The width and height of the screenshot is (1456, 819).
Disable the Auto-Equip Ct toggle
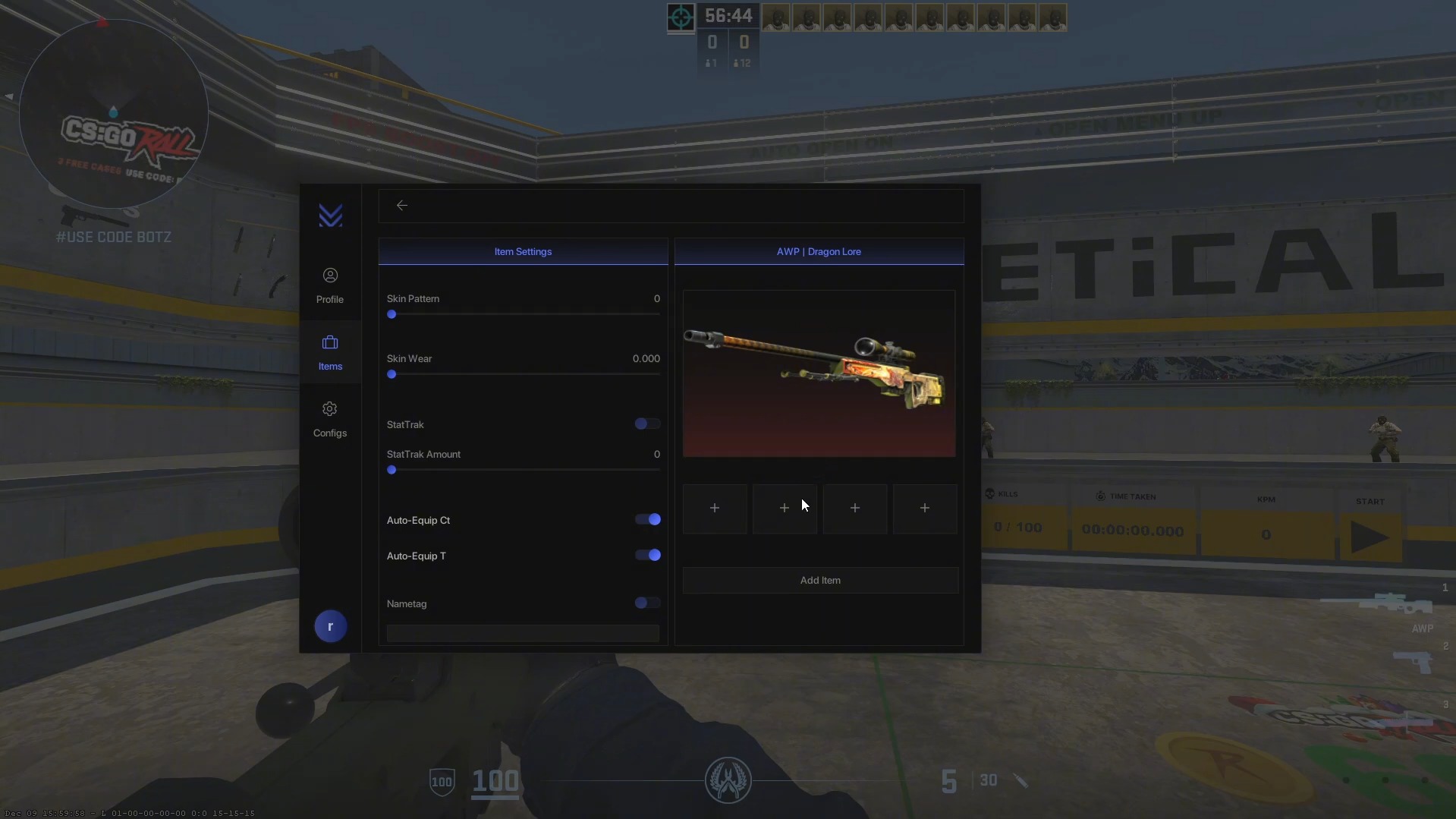(647, 520)
